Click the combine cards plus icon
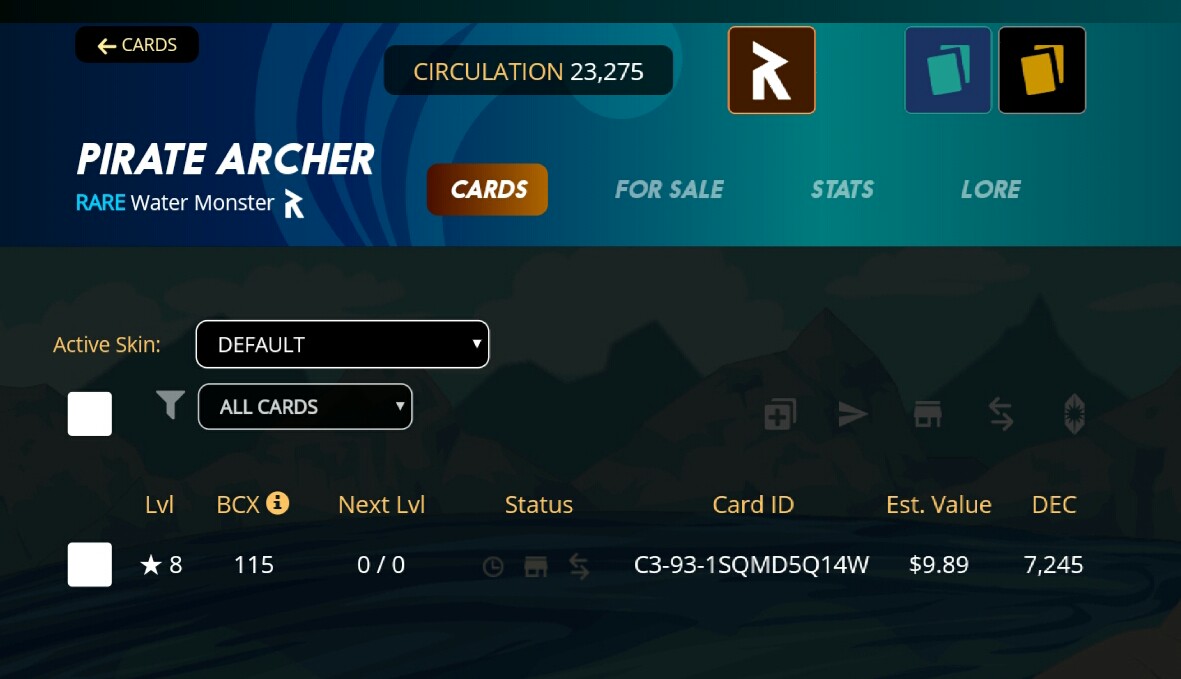Screen dimensions: 1181x679 coord(780,414)
